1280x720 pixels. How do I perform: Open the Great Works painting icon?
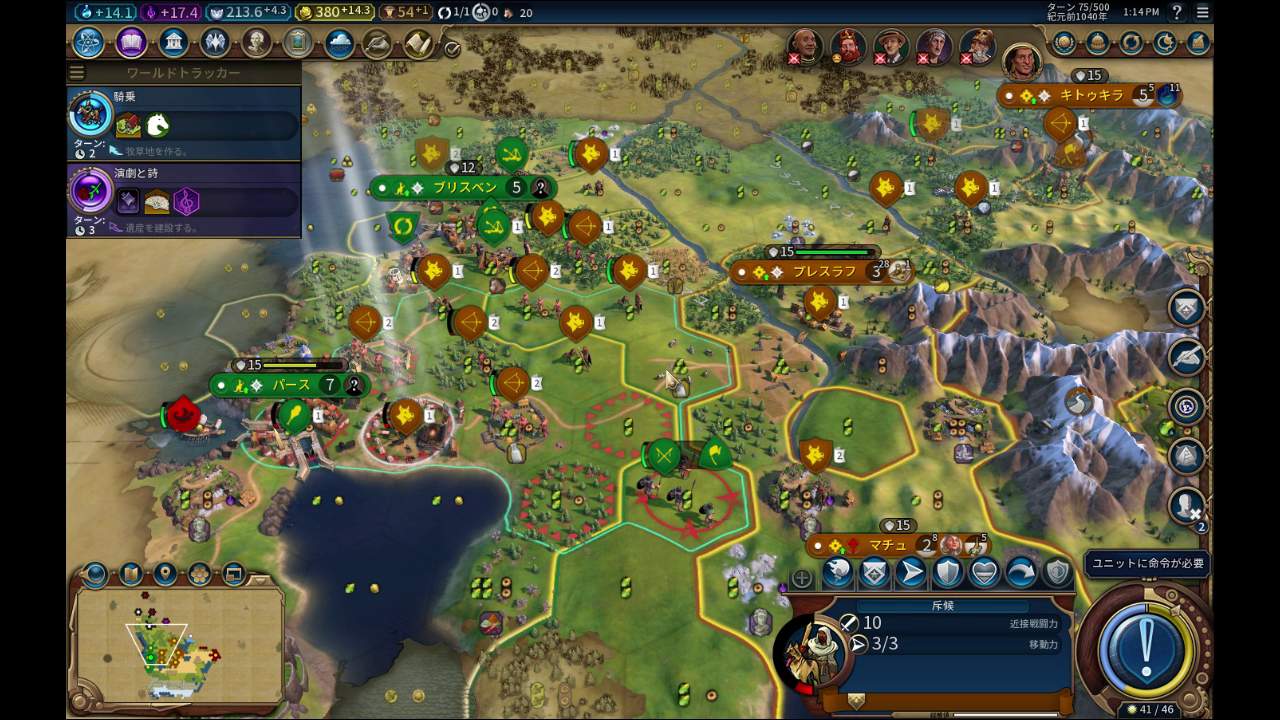tap(298, 43)
